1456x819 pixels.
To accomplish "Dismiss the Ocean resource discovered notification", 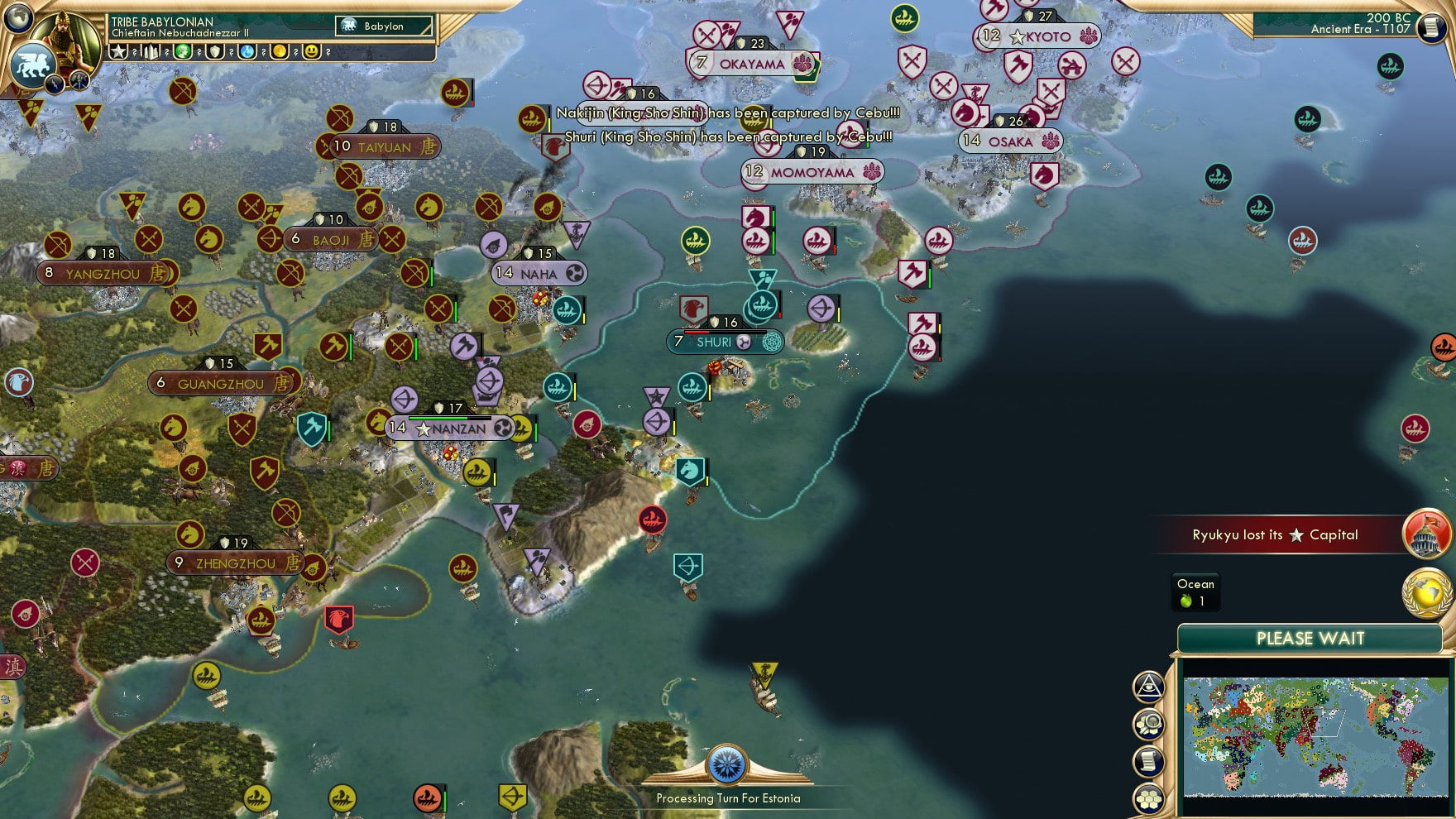I will coord(1195,591).
